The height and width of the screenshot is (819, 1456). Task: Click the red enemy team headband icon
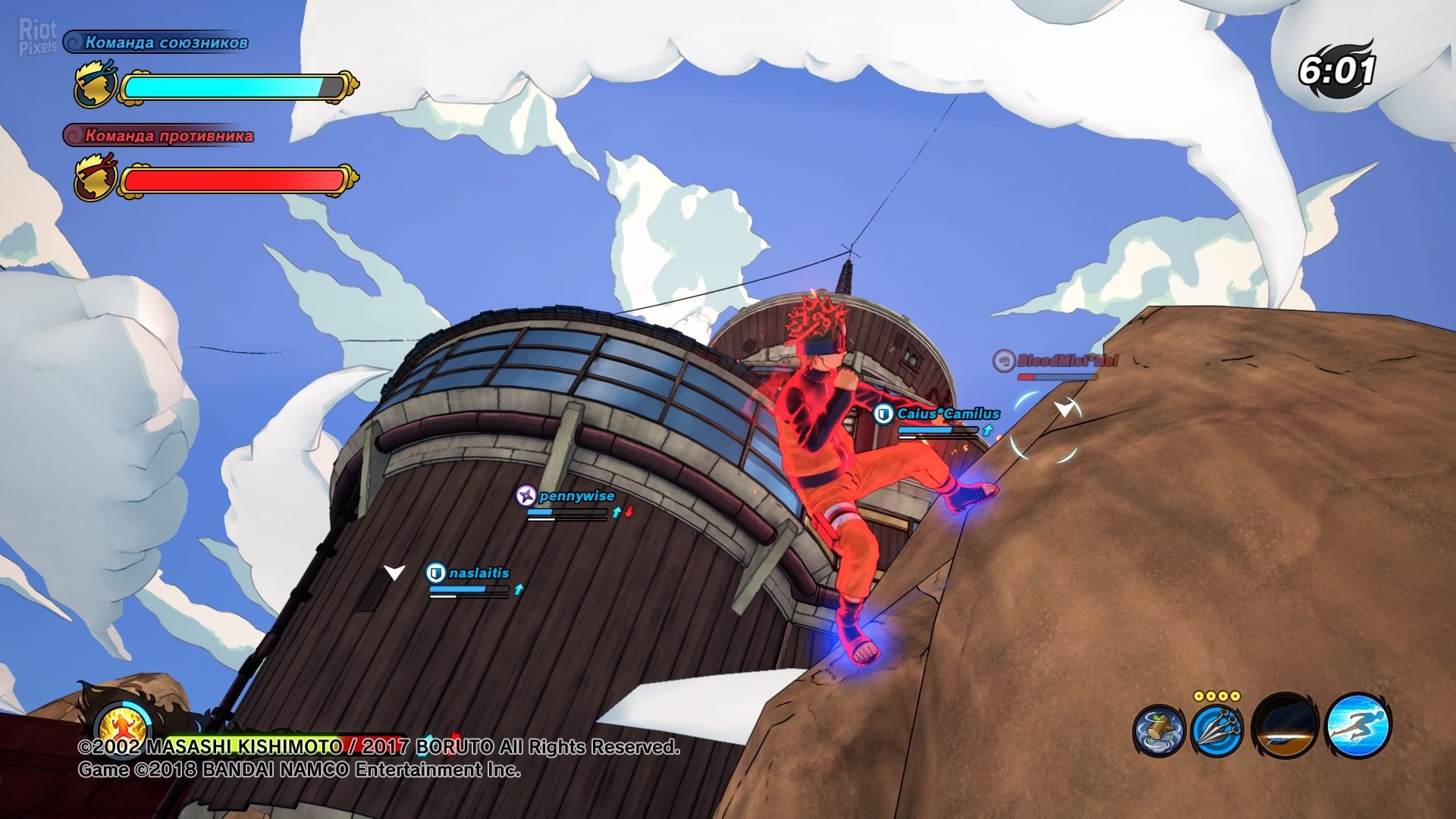pyautogui.click(x=96, y=178)
